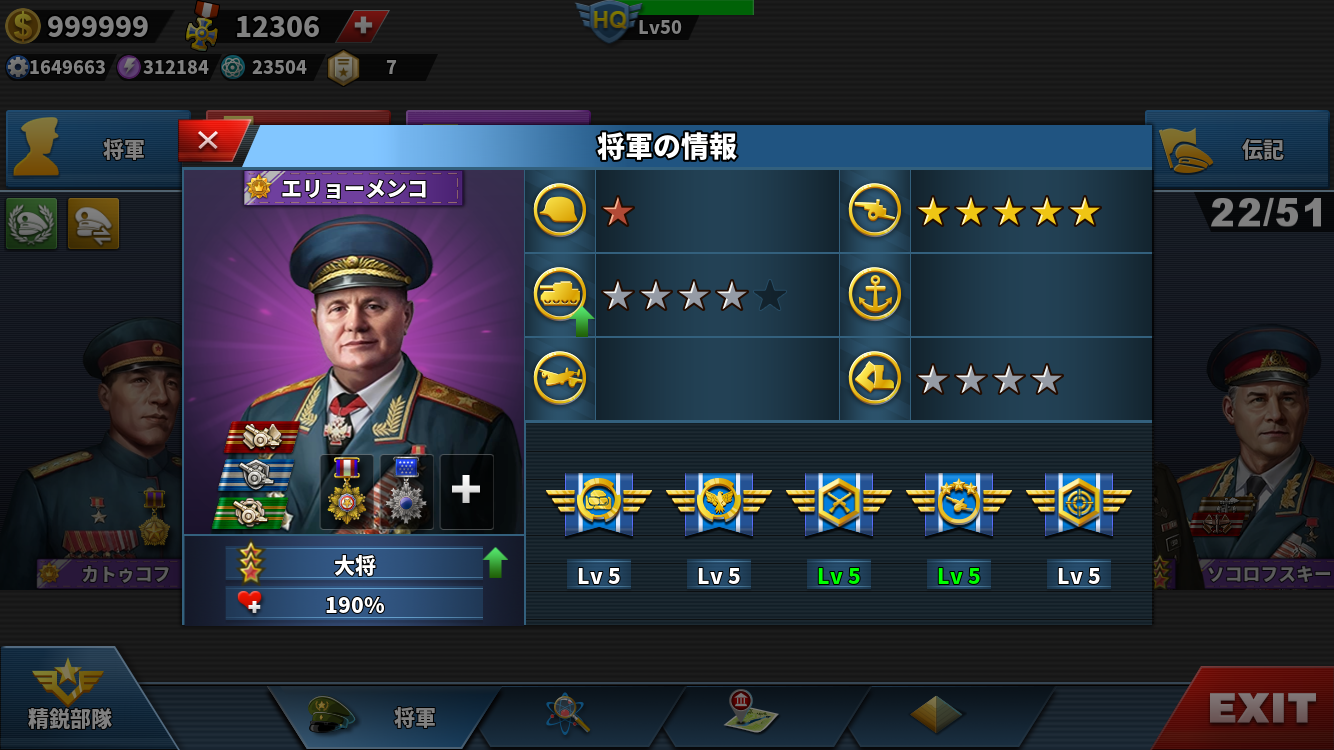This screenshot has height=750, width=1334.
Task: Select the 将軍 tab at top left
Action: pyautogui.click(x=98, y=150)
